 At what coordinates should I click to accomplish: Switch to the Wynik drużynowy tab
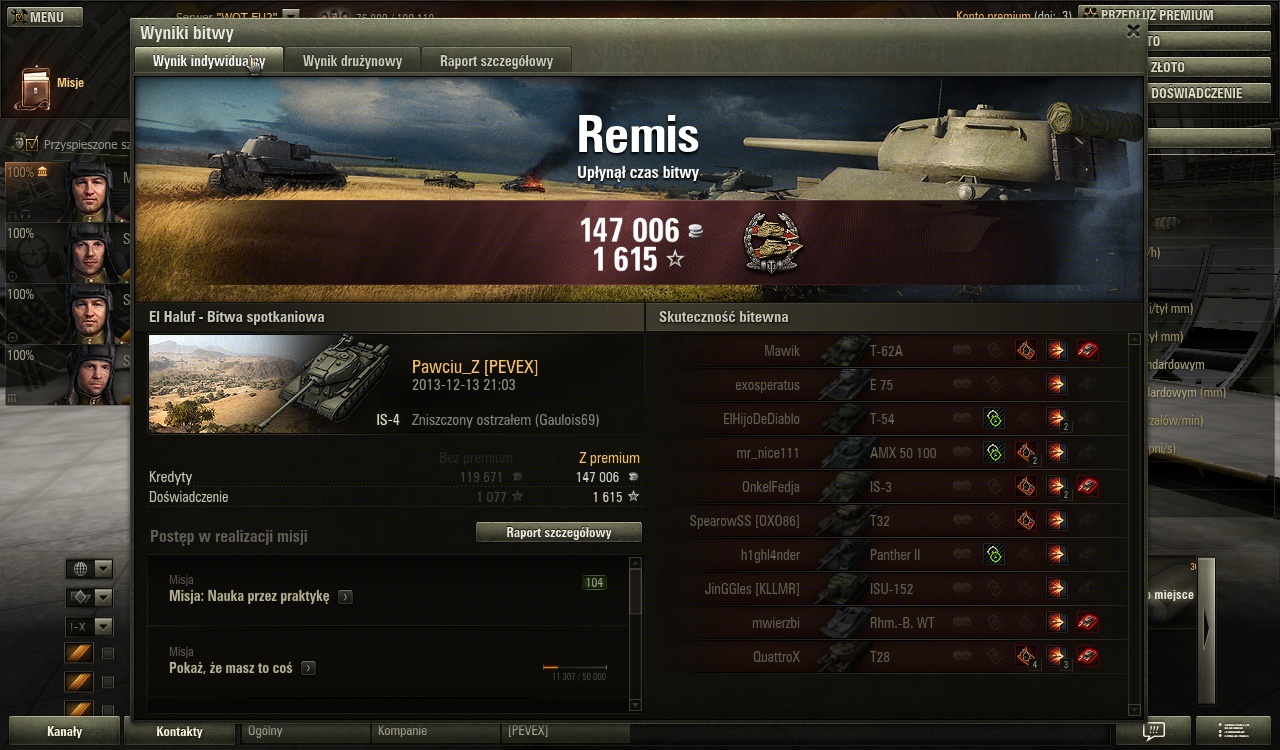pyautogui.click(x=352, y=61)
